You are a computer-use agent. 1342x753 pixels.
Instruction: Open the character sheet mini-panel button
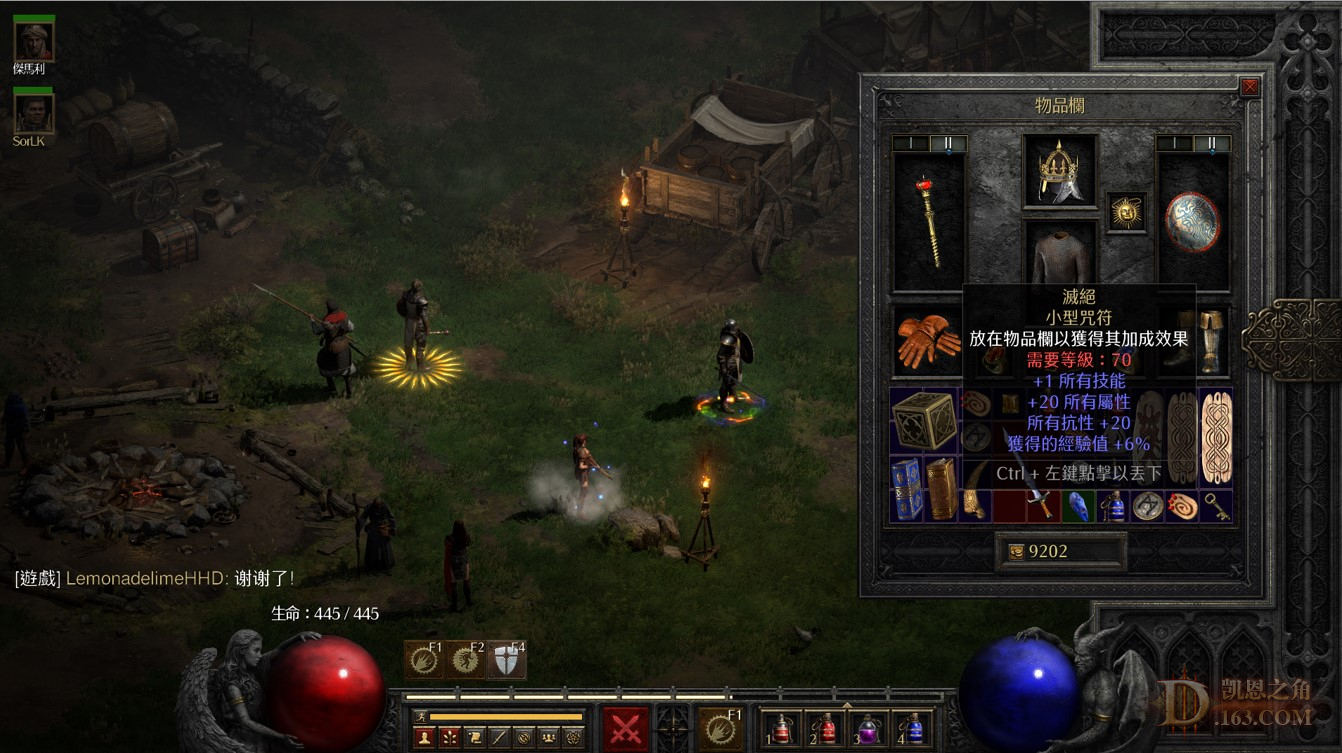(426, 738)
